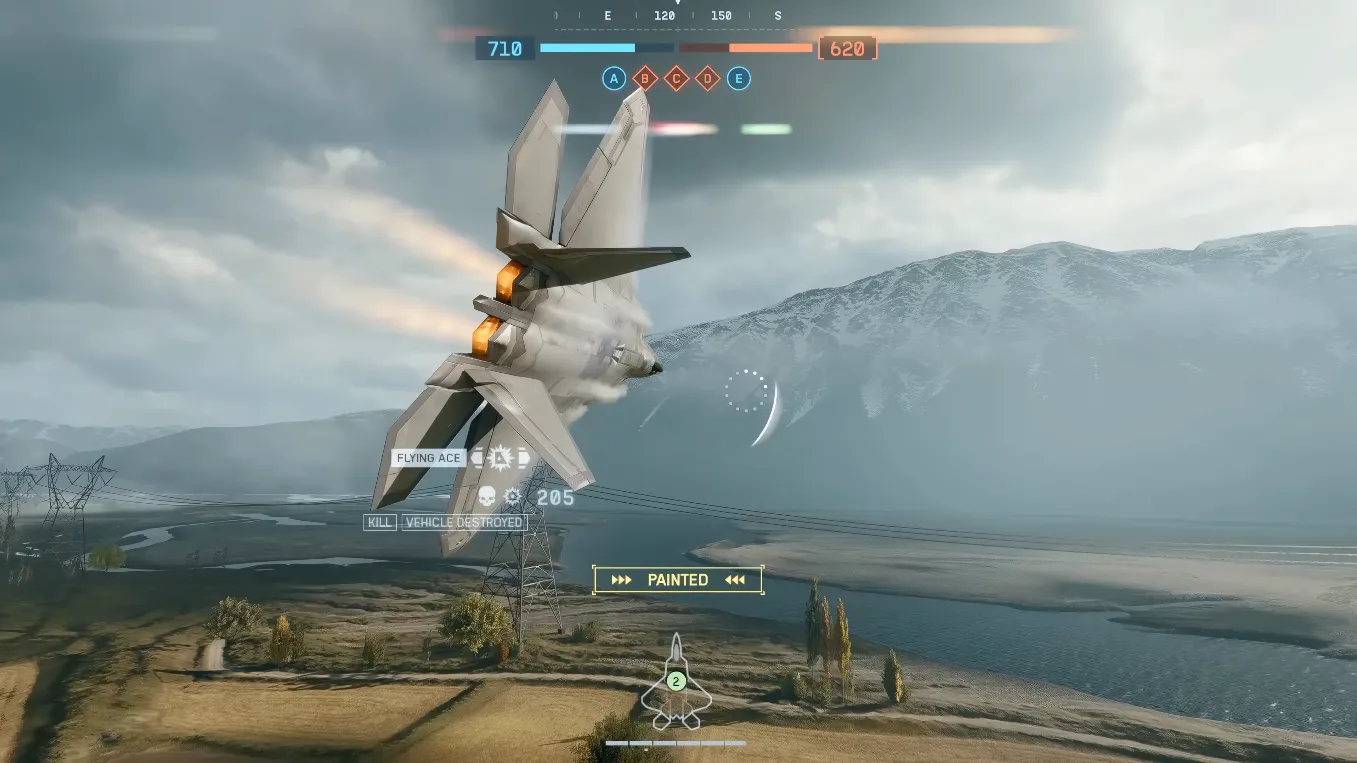Select the objective B capture point marker

tap(645, 79)
